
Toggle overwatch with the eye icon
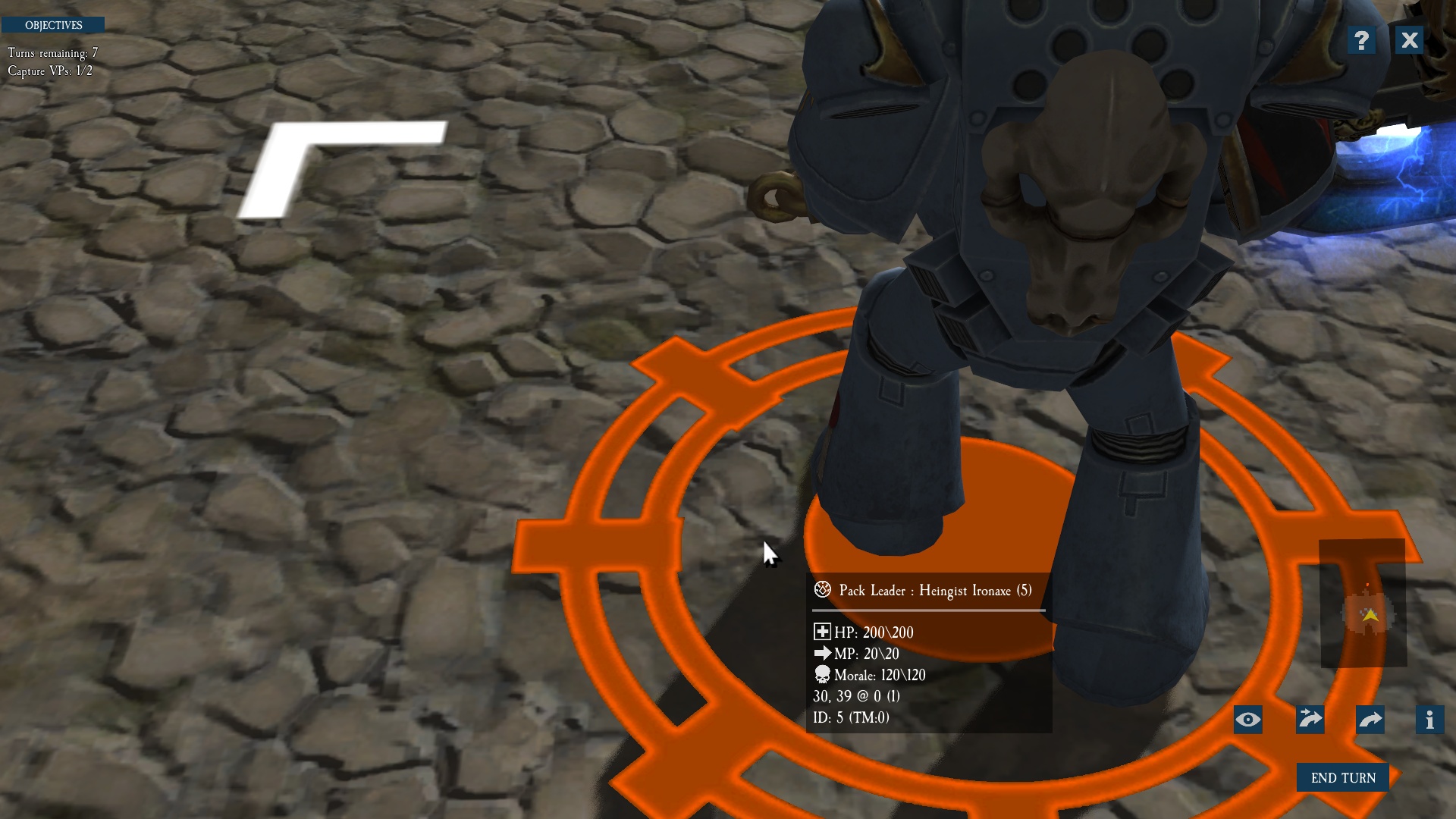[1248, 720]
